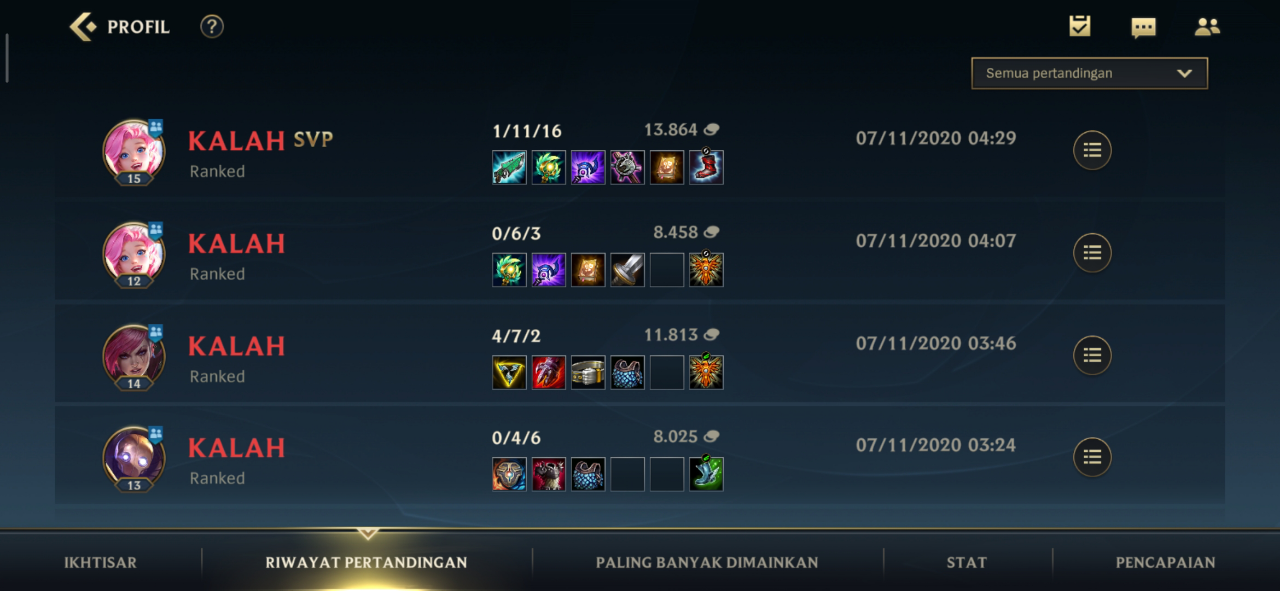The height and width of the screenshot is (591, 1280).
Task: View details of the 04:07 match
Action: (1092, 252)
